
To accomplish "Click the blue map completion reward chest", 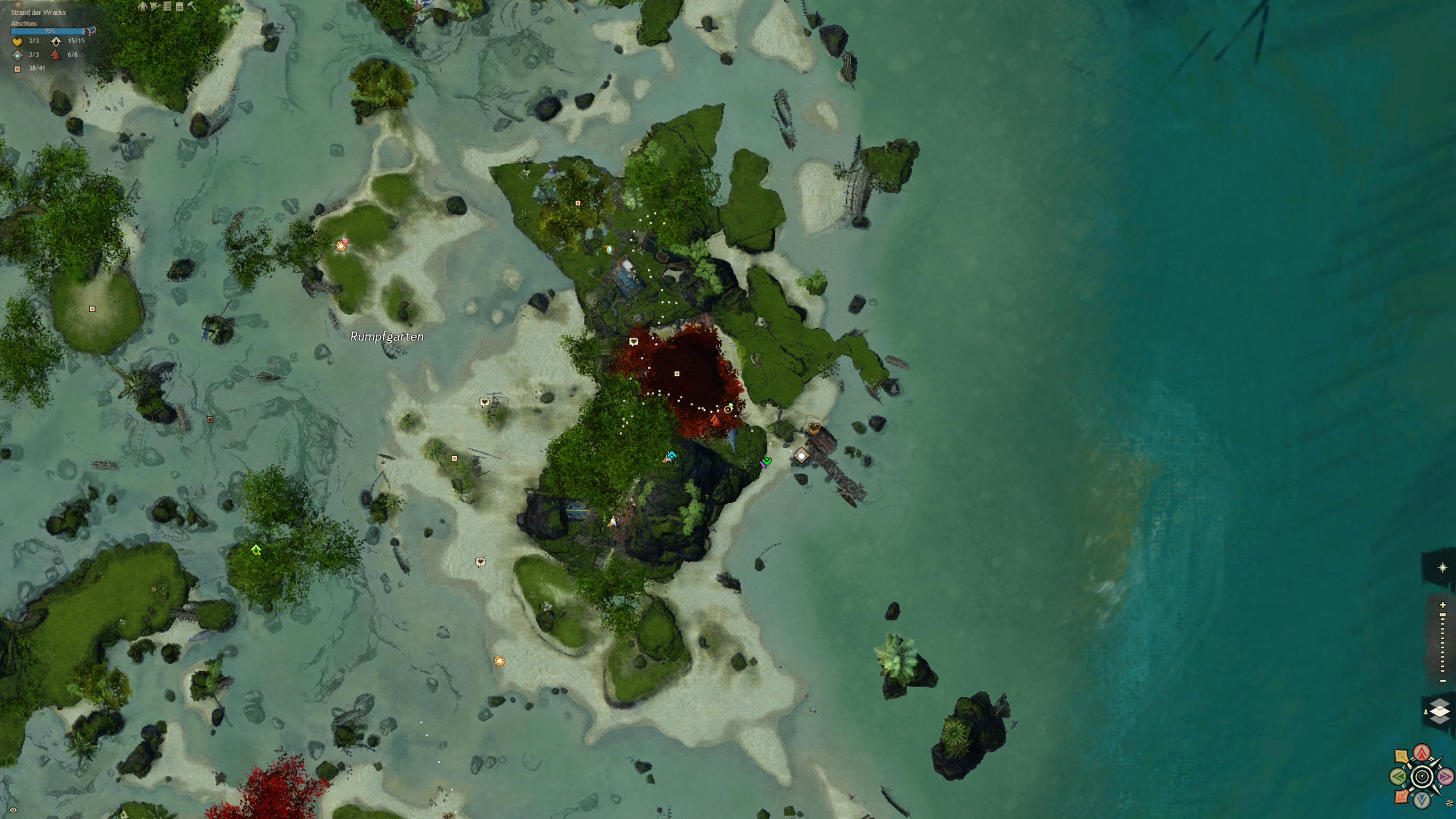I will pos(91,31).
